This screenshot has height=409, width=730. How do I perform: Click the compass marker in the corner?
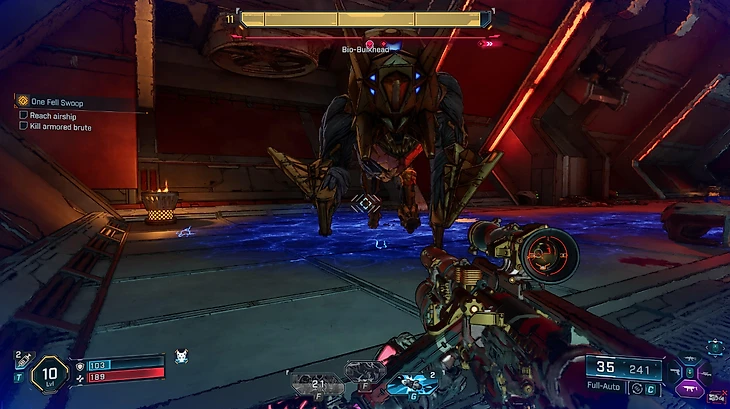[x=715, y=347]
